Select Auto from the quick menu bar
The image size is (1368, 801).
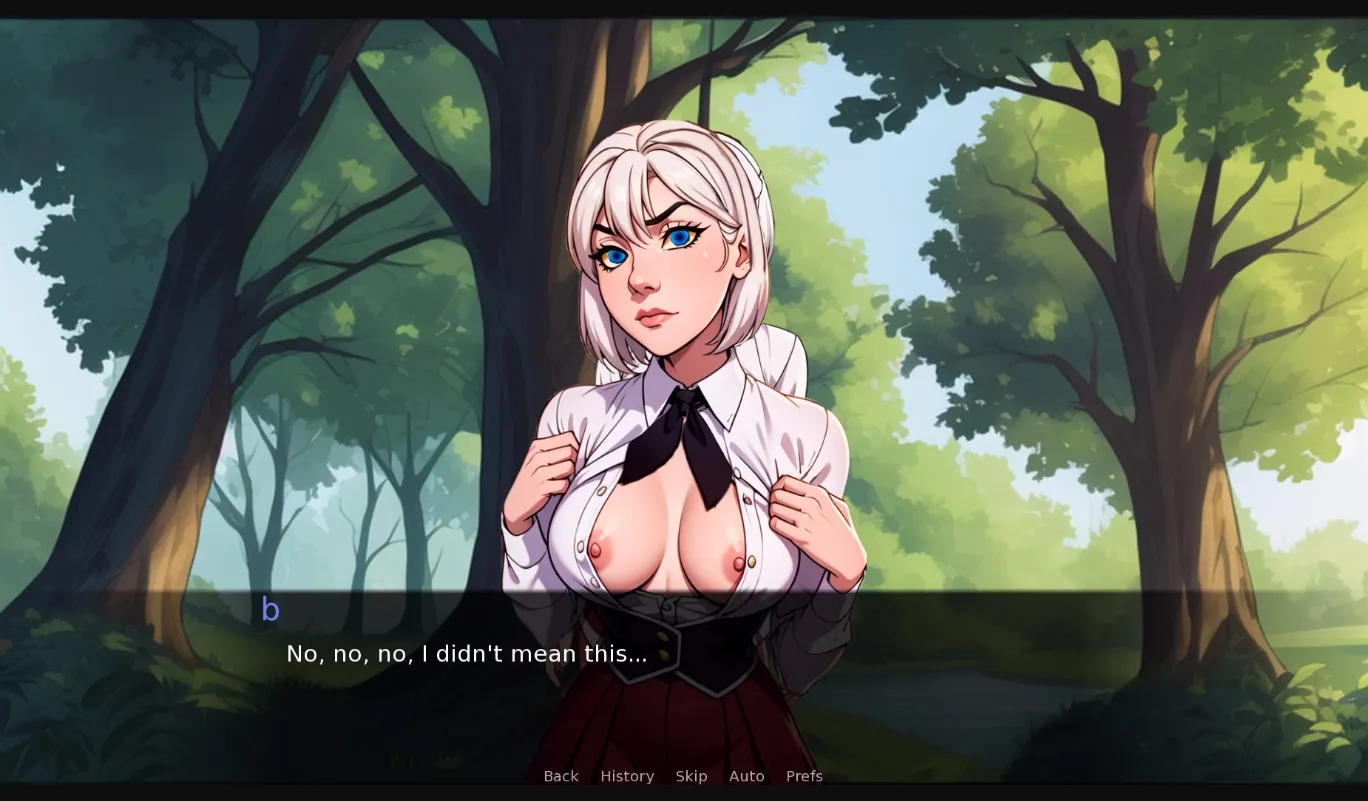746,776
